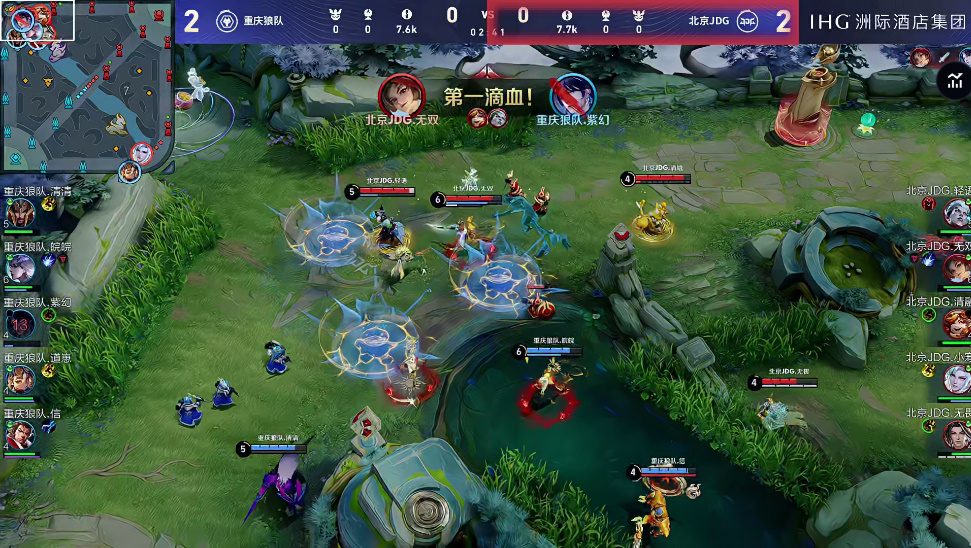
Task: Select 重庆狼队.皖皖 player portrait
Action: click(20, 268)
